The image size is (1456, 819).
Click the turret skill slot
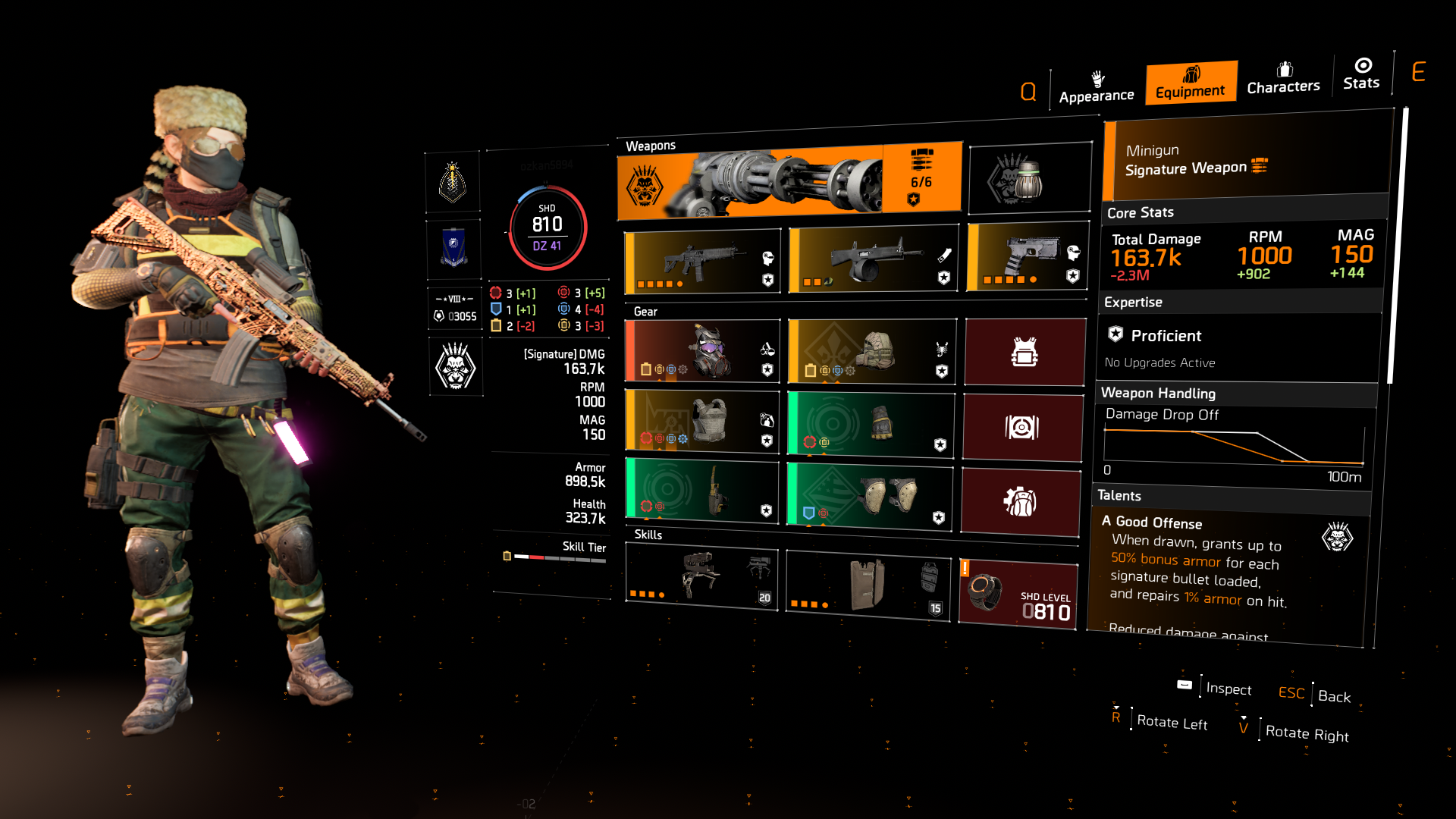click(701, 578)
